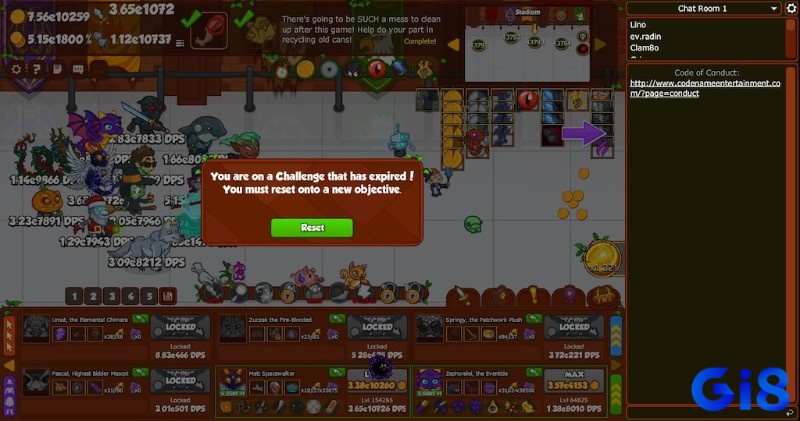Select formation save slot 1
This screenshot has height=421, width=800.
[x=74, y=296]
